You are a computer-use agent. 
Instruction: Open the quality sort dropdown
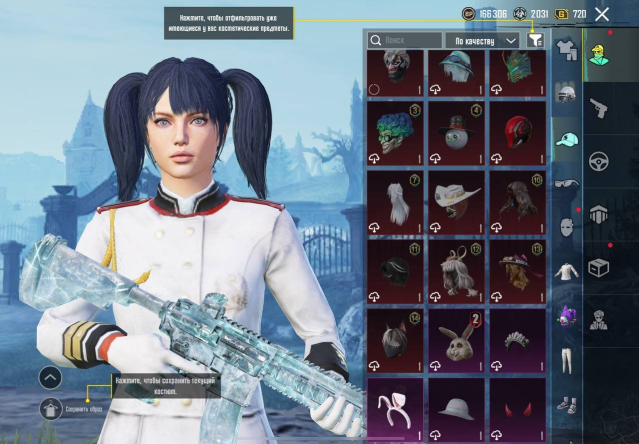(x=486, y=41)
